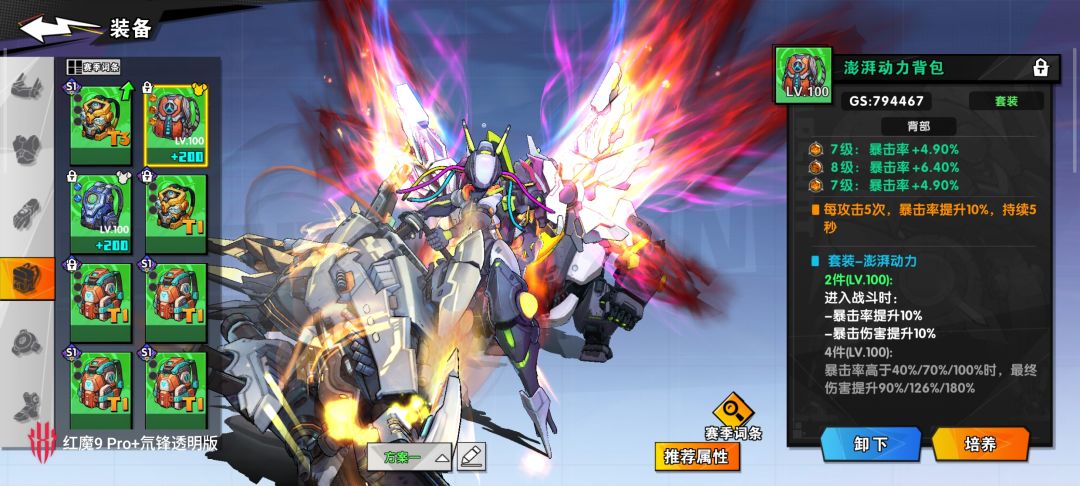Image resolution: width=1080 pixels, height=486 pixels.
Task: Switch to the arm equipment category tab
Action: click(27, 213)
